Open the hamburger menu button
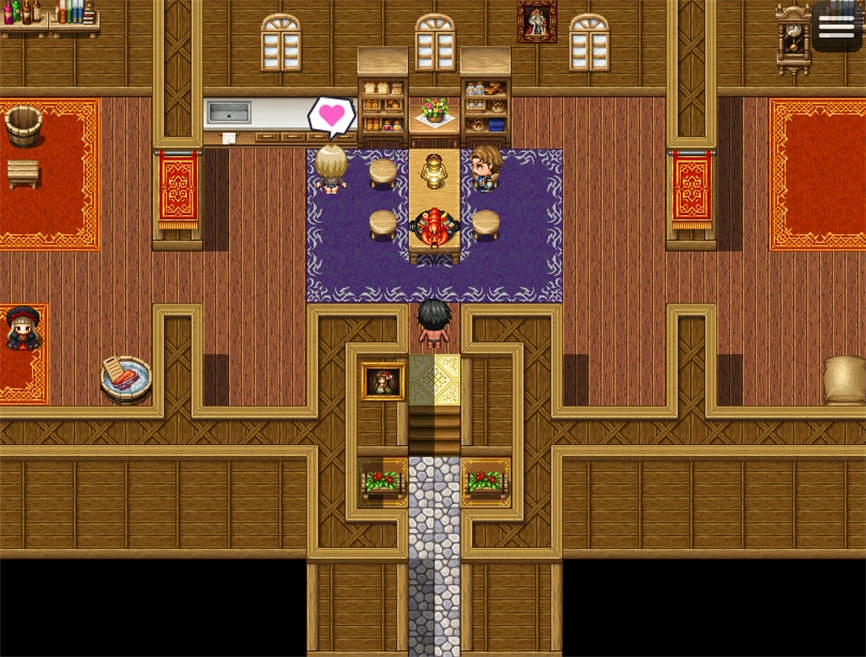866x657 pixels. tap(836, 27)
